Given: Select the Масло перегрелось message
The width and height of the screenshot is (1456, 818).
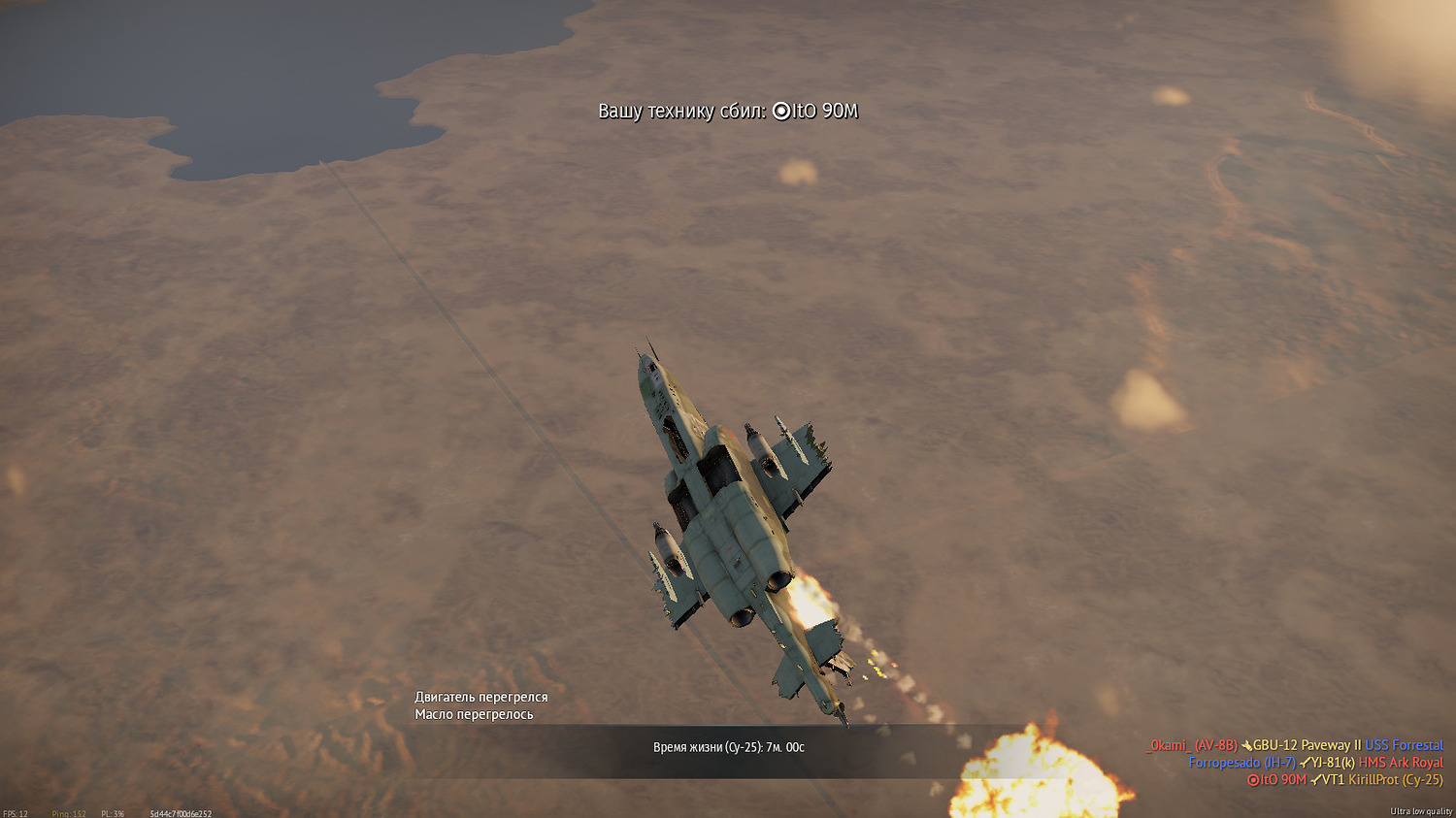Looking at the screenshot, I should tap(475, 713).
